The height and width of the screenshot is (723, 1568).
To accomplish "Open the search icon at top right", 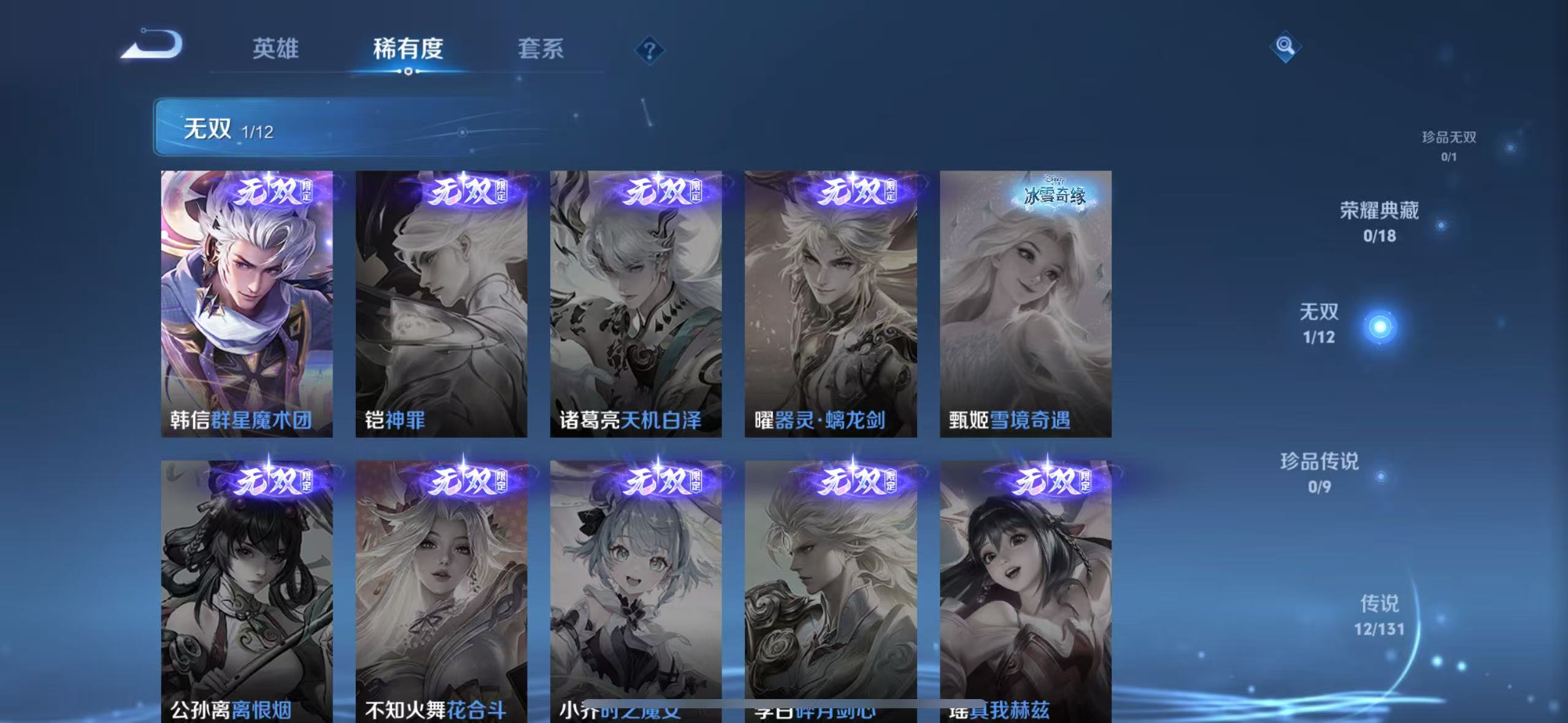I will tap(1285, 46).
